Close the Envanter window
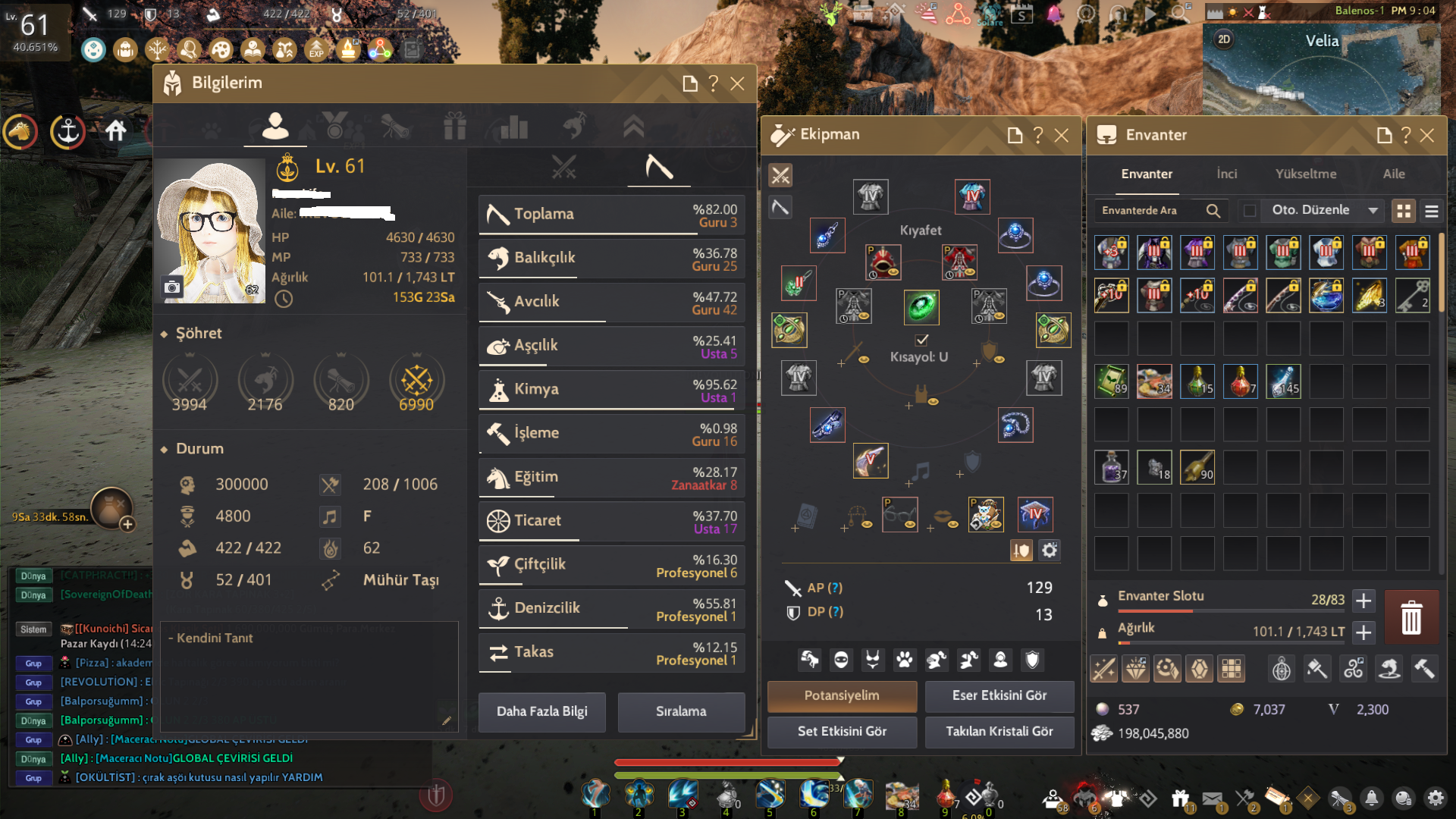This screenshot has height=819, width=1456. click(x=1427, y=135)
